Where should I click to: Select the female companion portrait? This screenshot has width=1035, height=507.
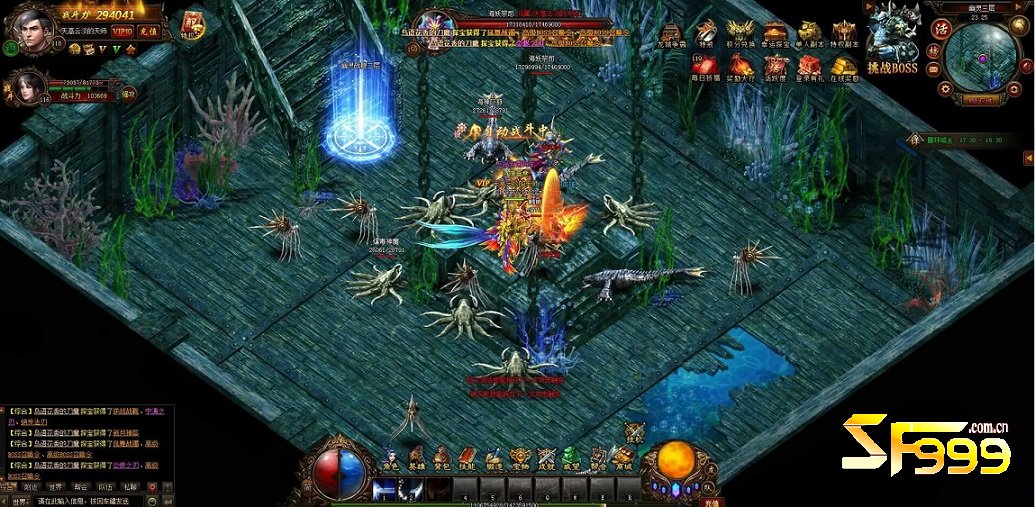tap(30, 88)
